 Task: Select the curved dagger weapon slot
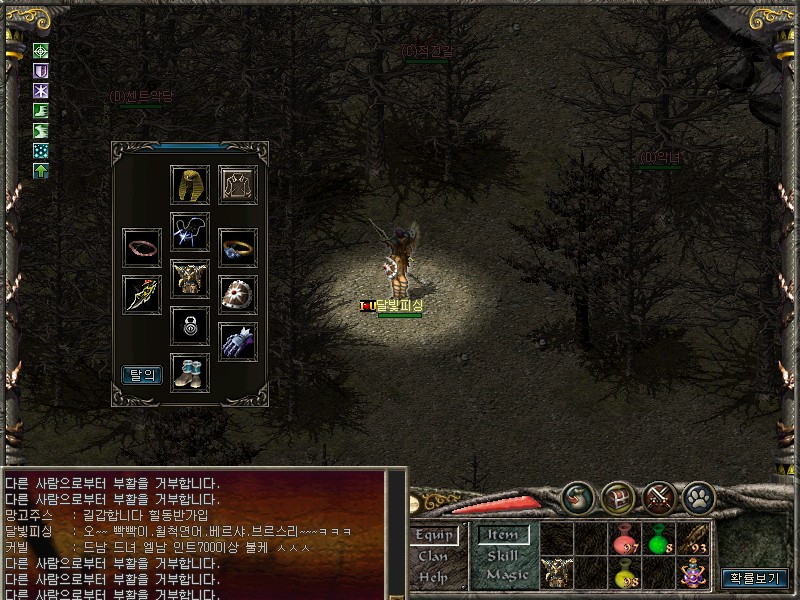pos(141,295)
